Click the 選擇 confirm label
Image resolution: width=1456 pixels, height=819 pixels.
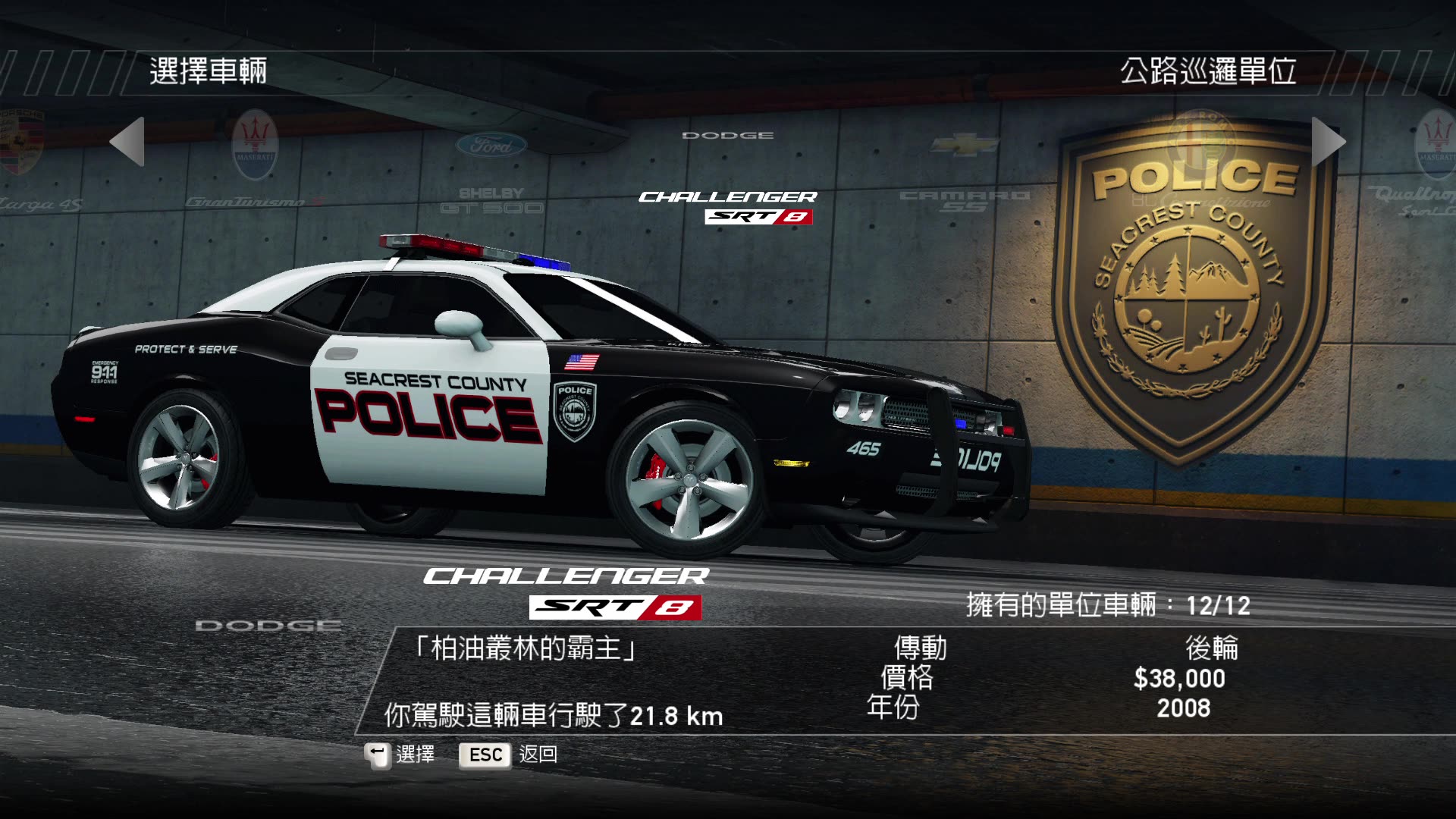416,754
